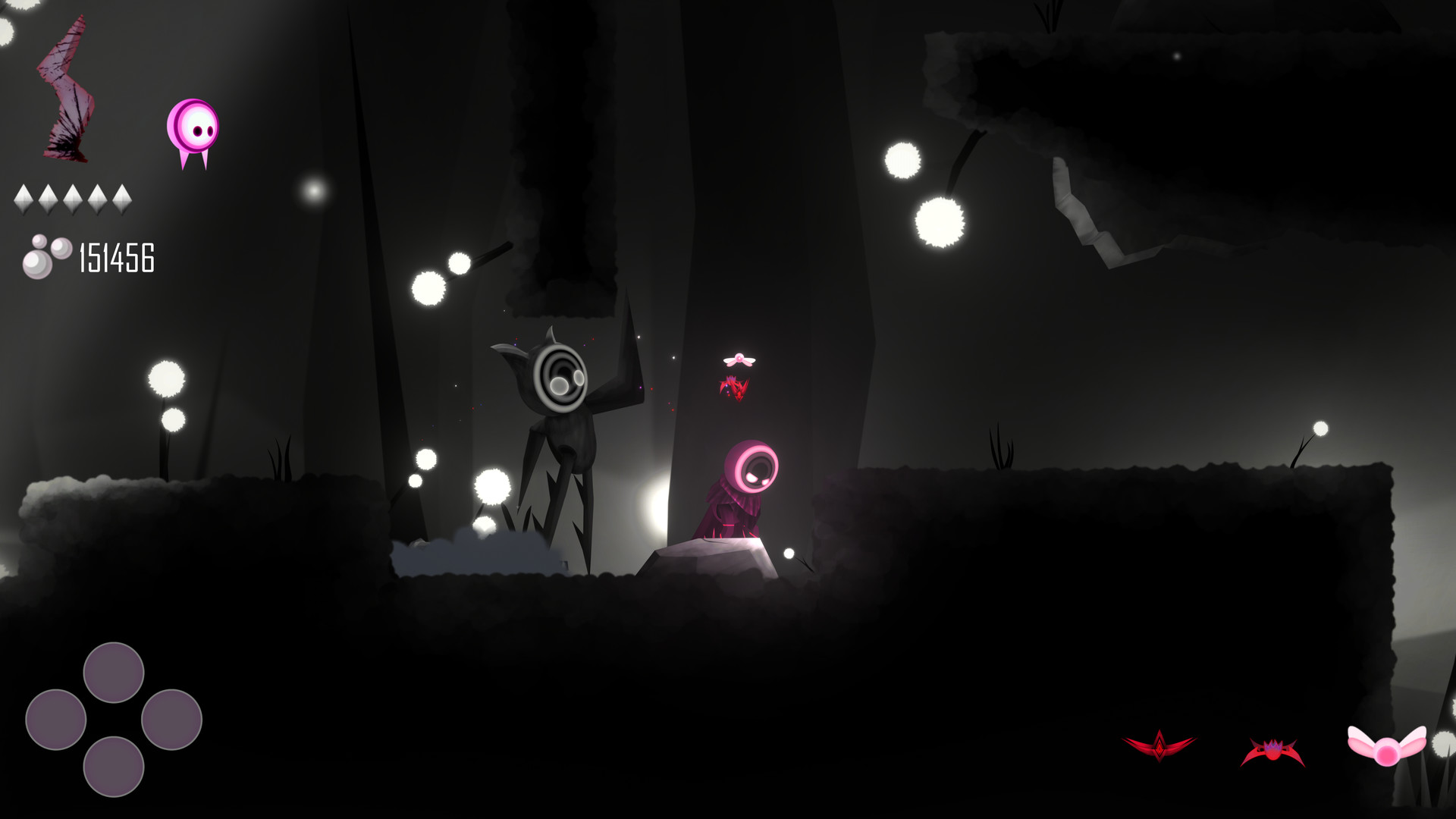Screen dimensions: 1456x819
Task: Click the last diamond health gem
Action: (x=121, y=199)
